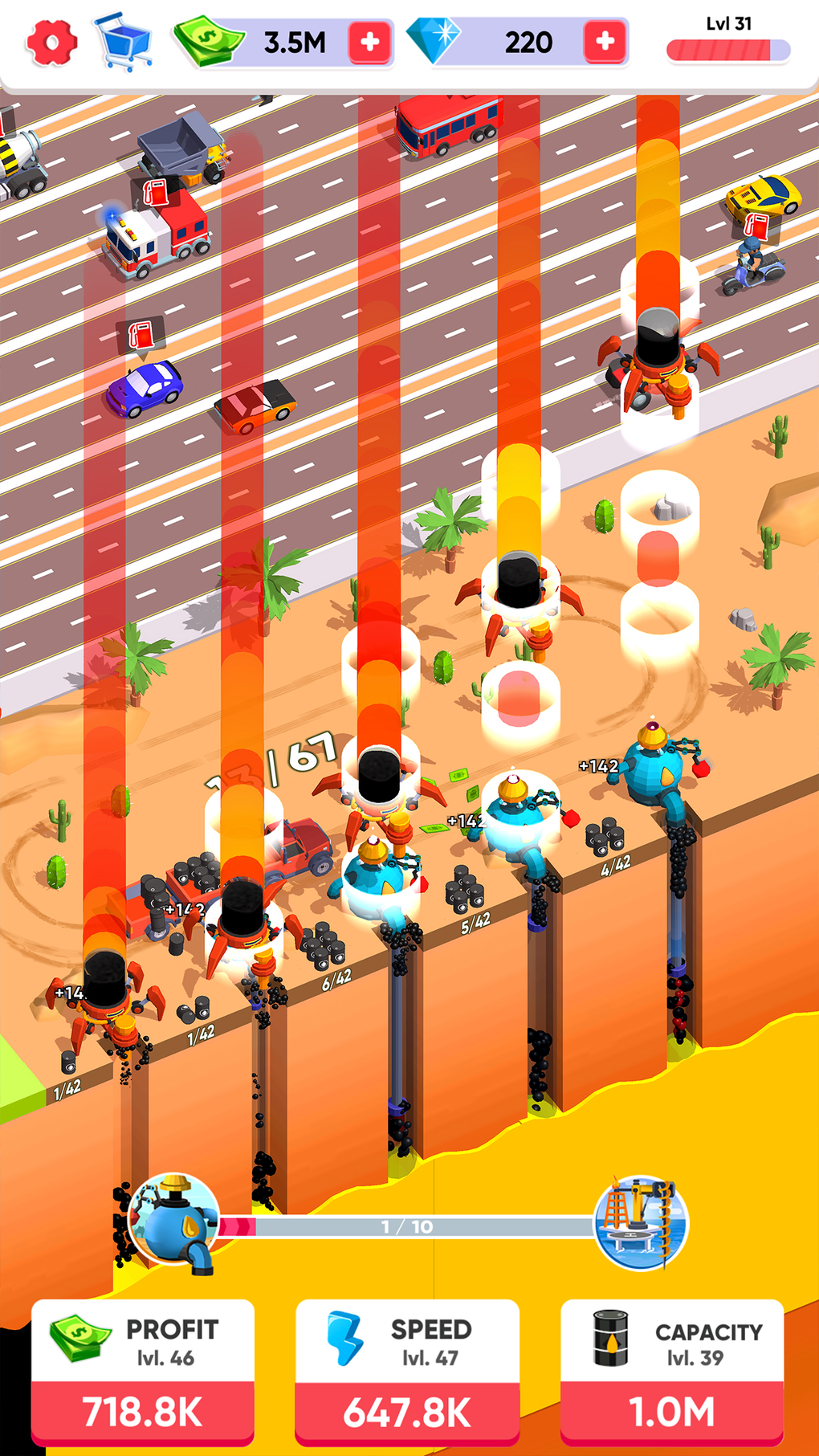
Task: Upgrade Capacity for 1.0M
Action: coord(672,1411)
